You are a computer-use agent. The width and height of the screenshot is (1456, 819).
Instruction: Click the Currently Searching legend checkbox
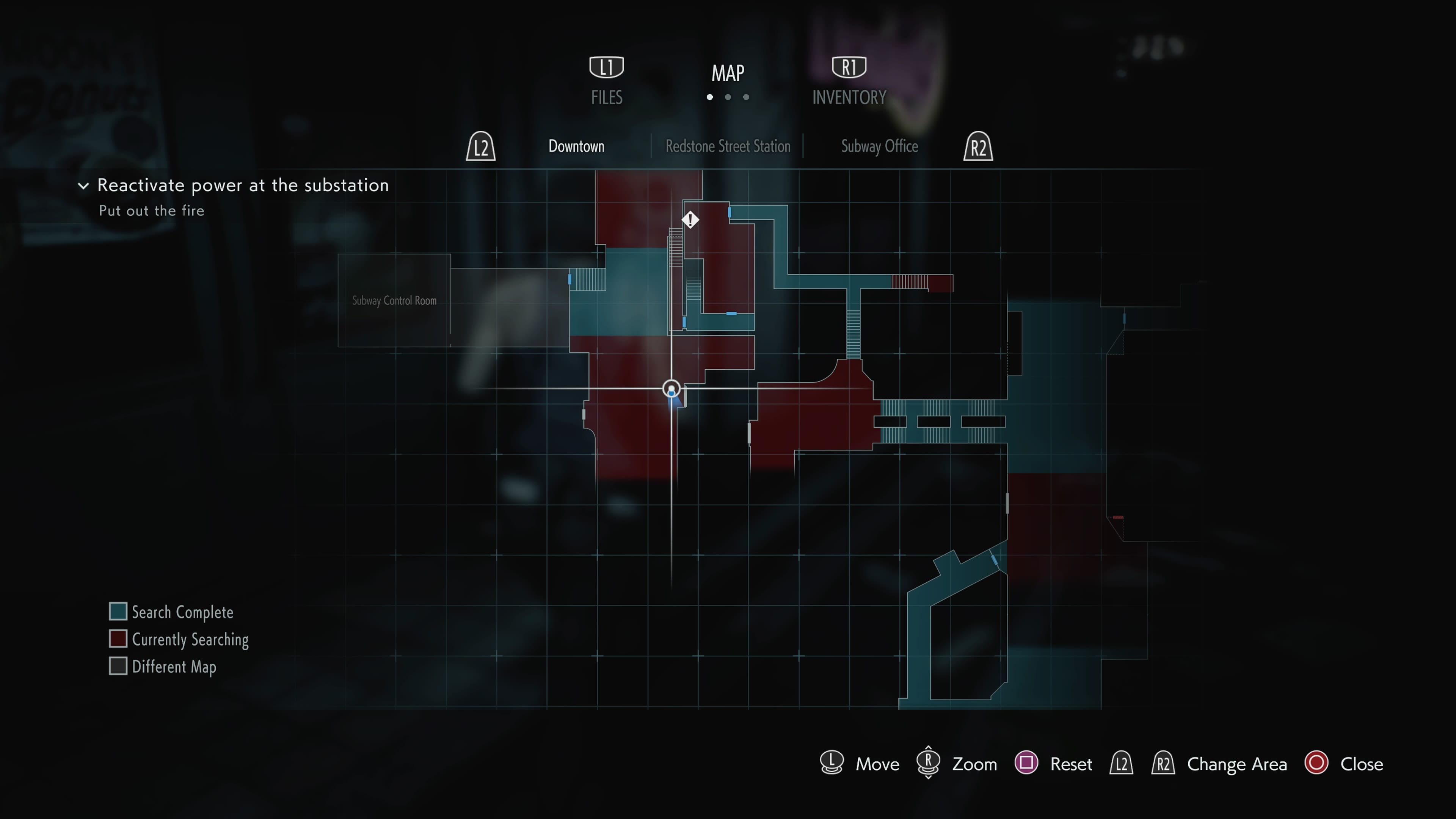118,639
